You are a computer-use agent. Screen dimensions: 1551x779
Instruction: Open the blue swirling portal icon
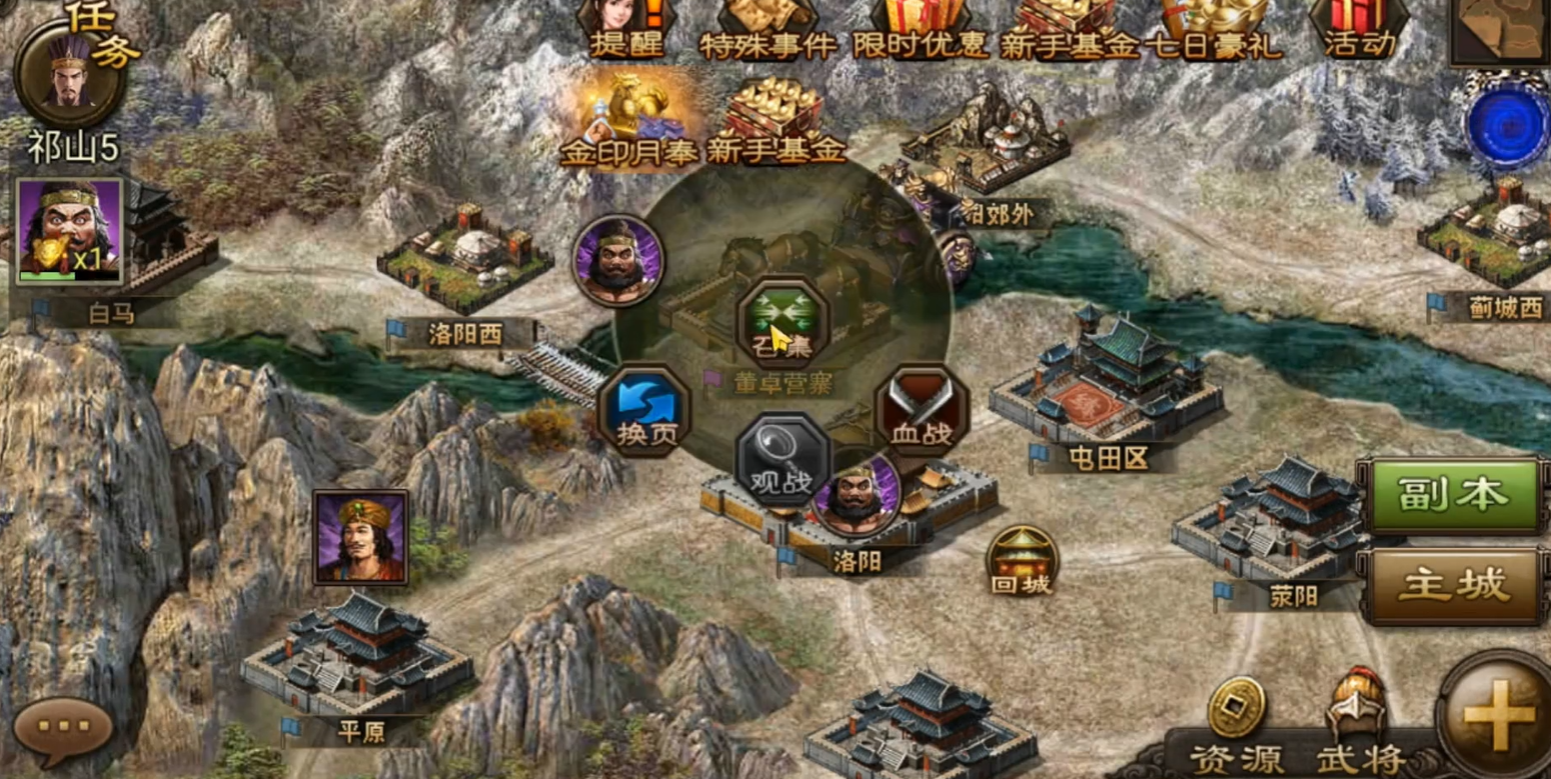pyautogui.click(x=1508, y=127)
